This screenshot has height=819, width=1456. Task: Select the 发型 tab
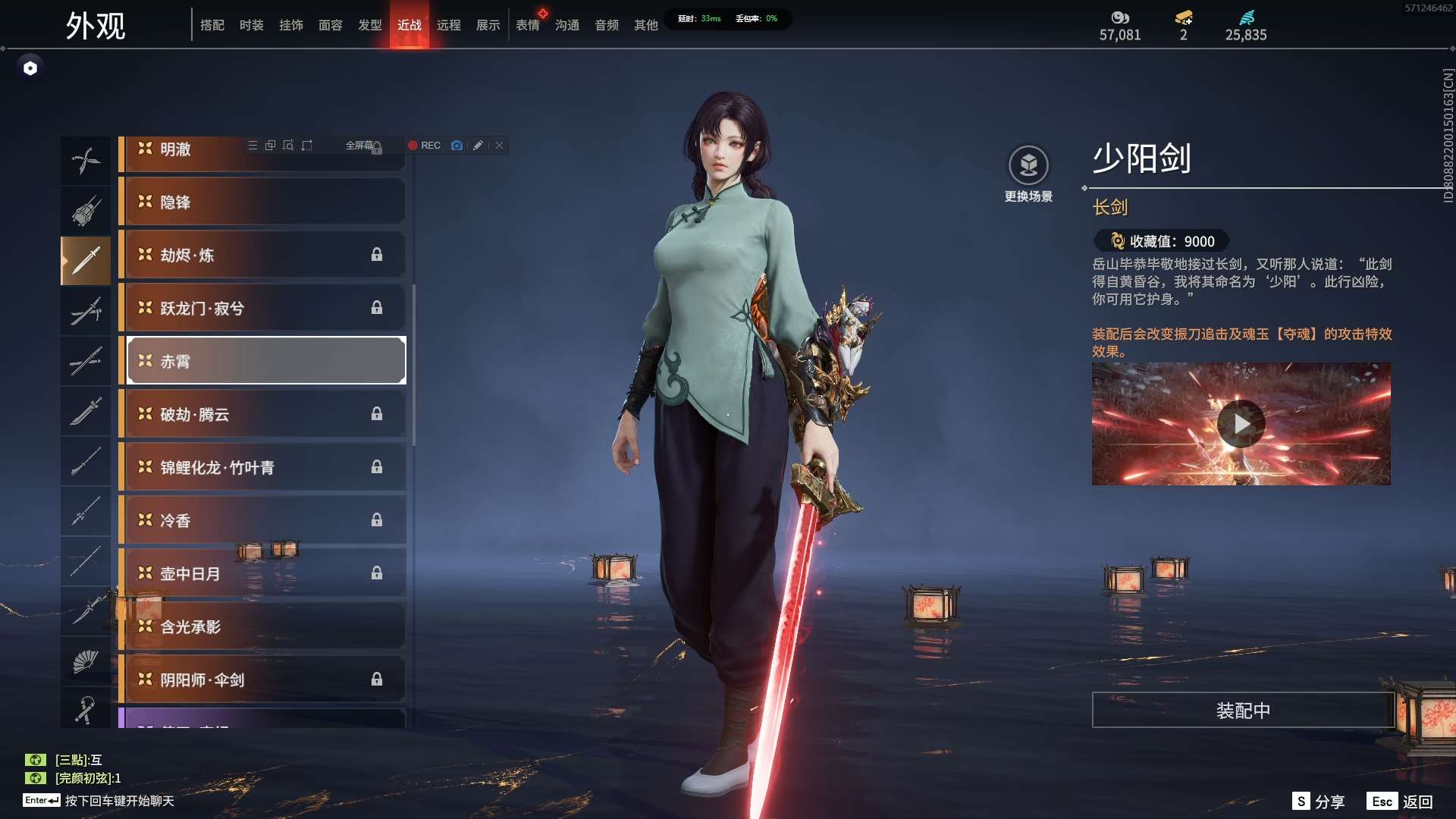(x=369, y=25)
